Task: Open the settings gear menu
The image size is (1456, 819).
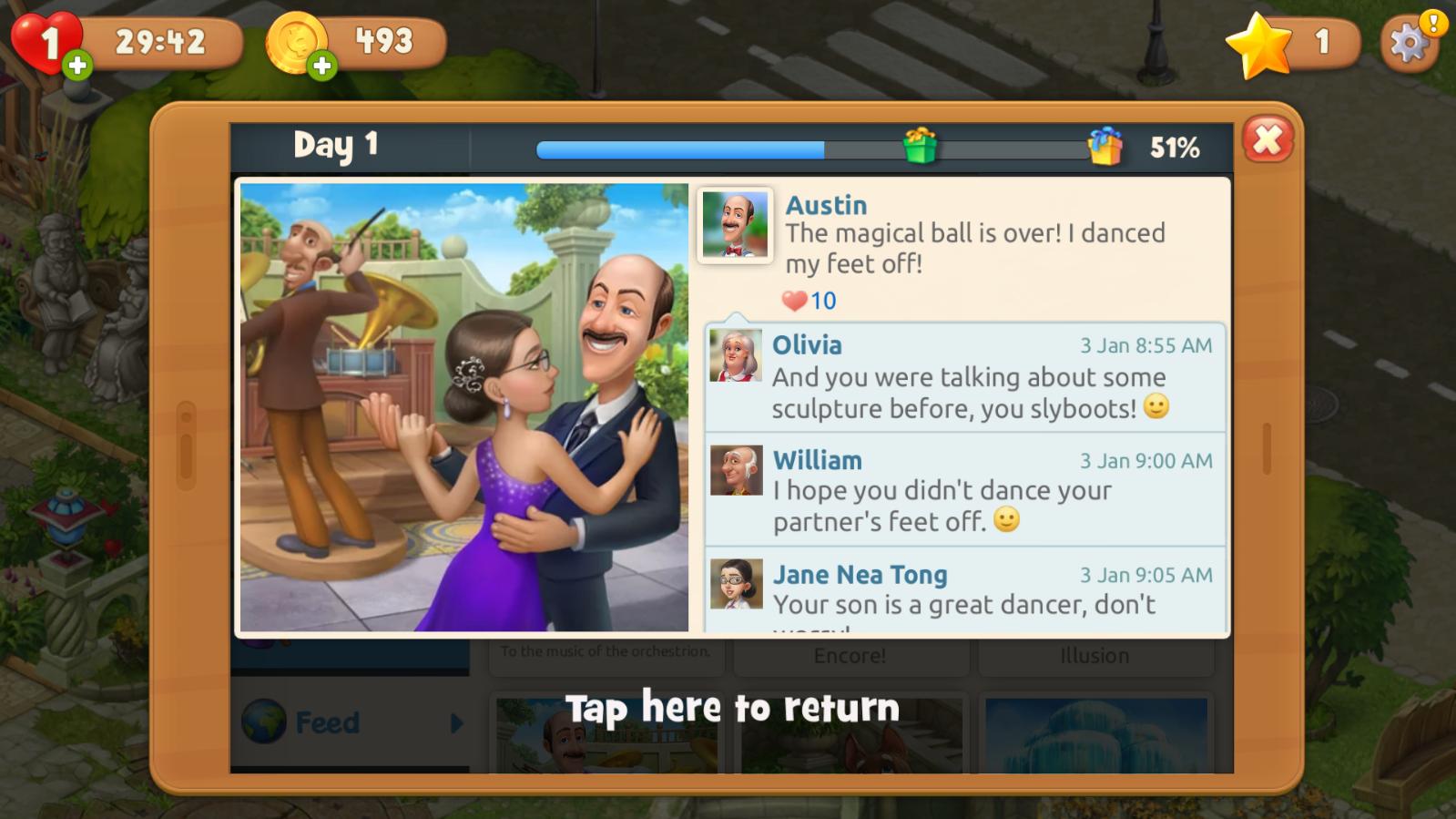Action: 1409,43
